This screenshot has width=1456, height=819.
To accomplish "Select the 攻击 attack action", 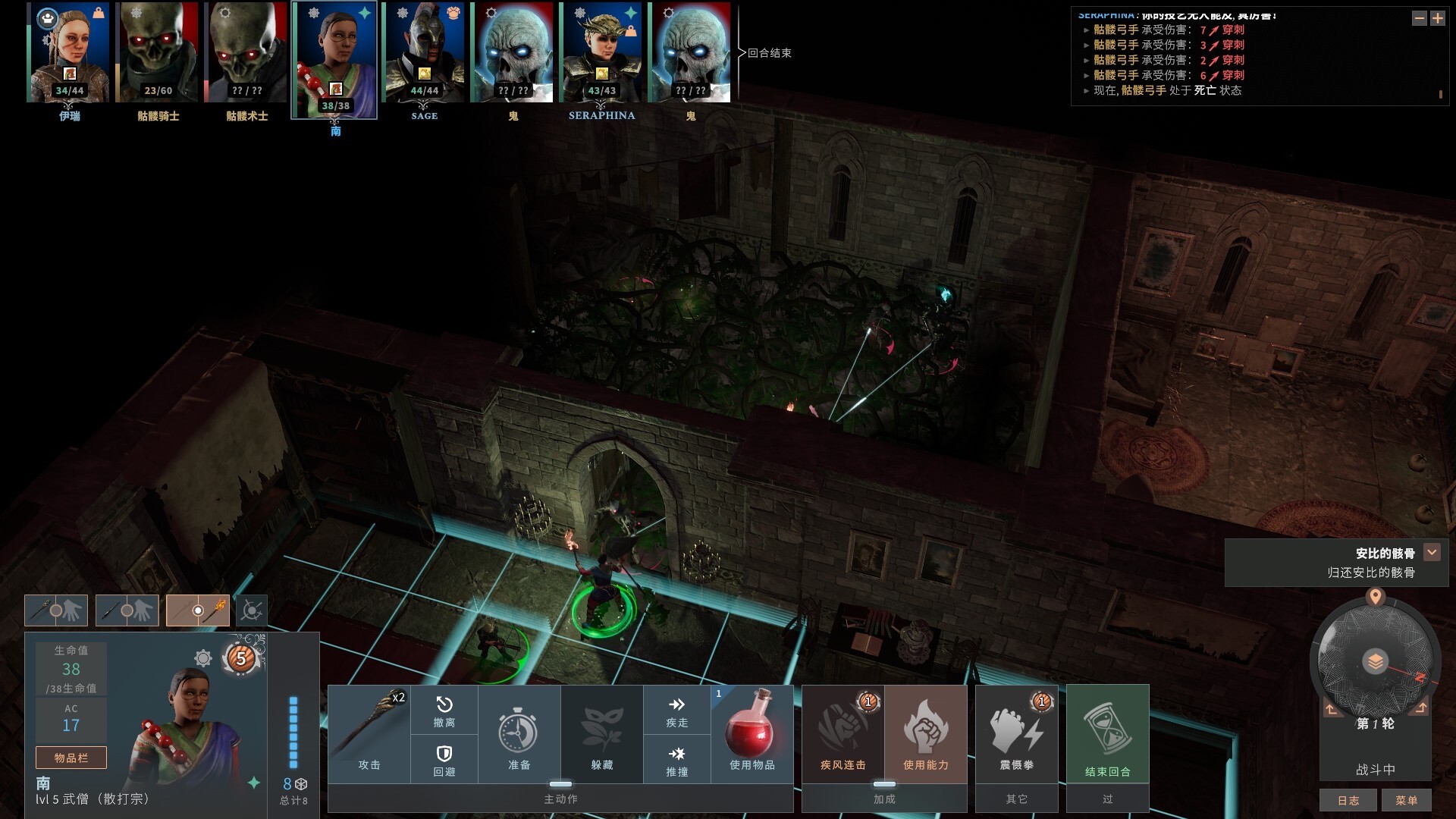I will [369, 733].
